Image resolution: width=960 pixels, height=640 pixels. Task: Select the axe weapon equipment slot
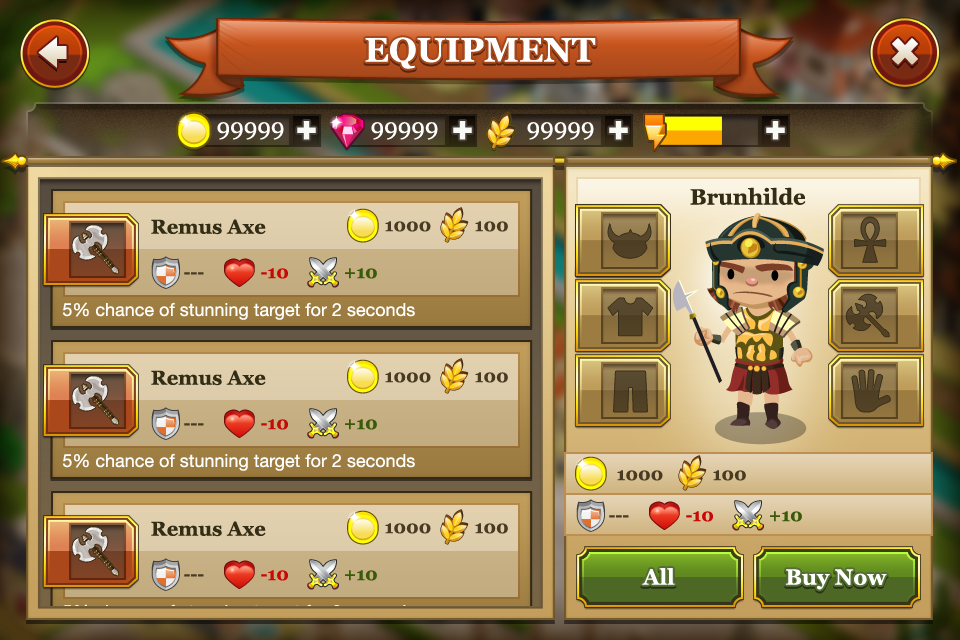876,316
